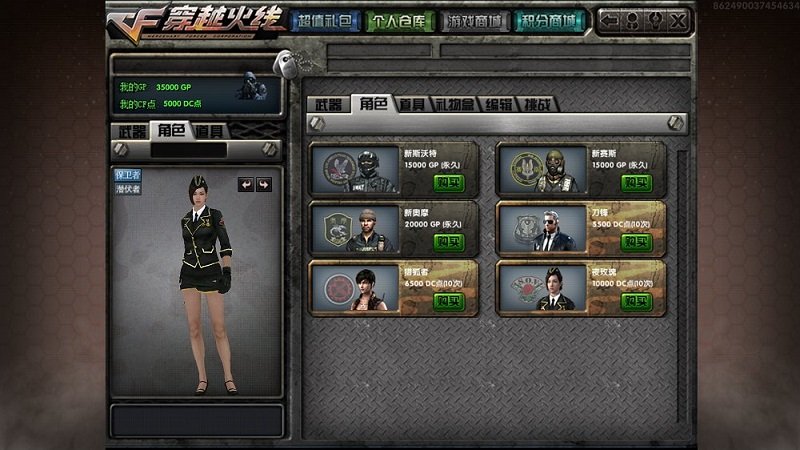Go to 个人仓库 personal storage
The width and height of the screenshot is (800, 450).
coord(397,20)
